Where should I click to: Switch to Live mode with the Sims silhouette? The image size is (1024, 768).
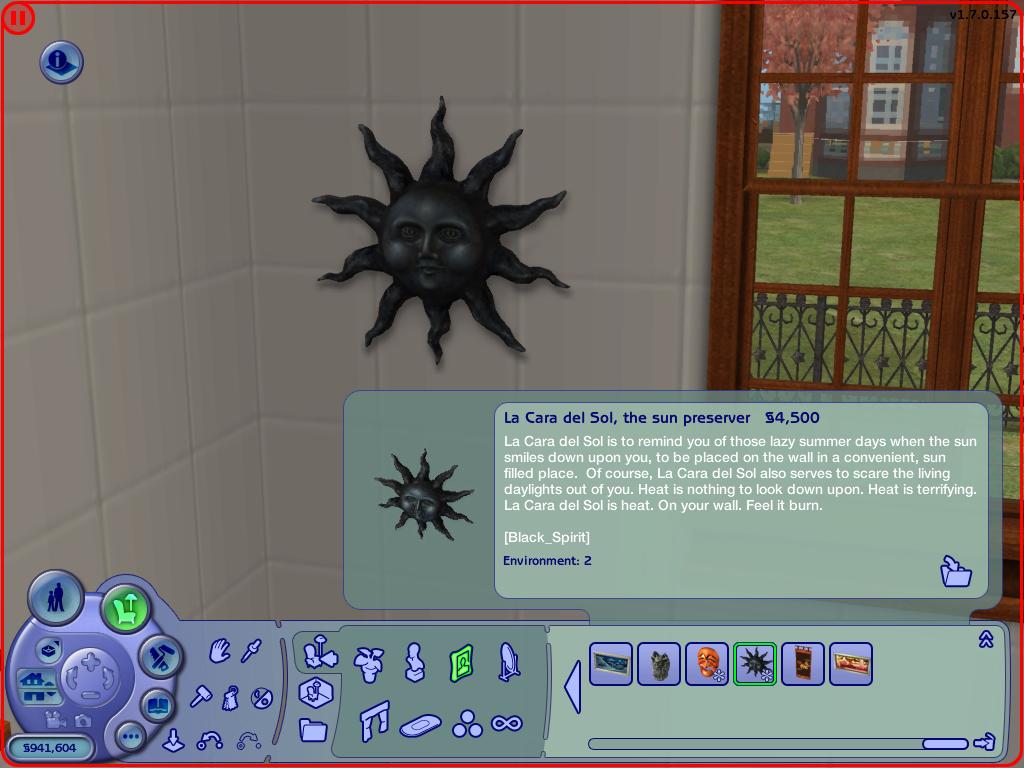coord(54,598)
